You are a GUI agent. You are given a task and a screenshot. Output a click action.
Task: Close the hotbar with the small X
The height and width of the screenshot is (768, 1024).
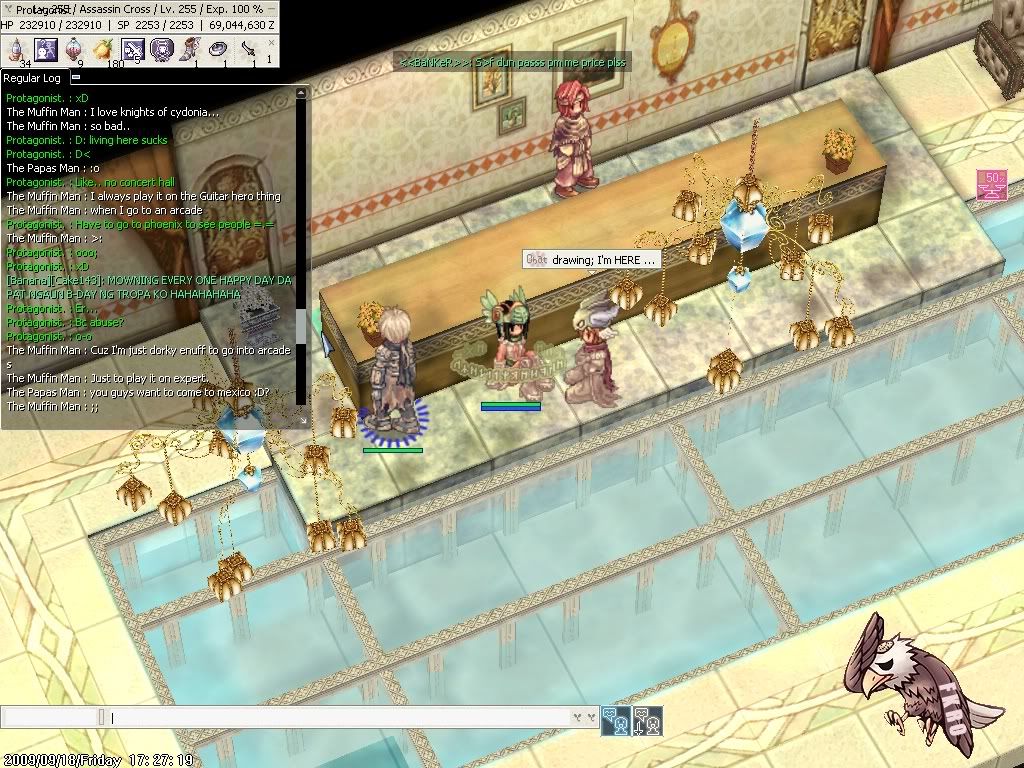[x=271, y=44]
